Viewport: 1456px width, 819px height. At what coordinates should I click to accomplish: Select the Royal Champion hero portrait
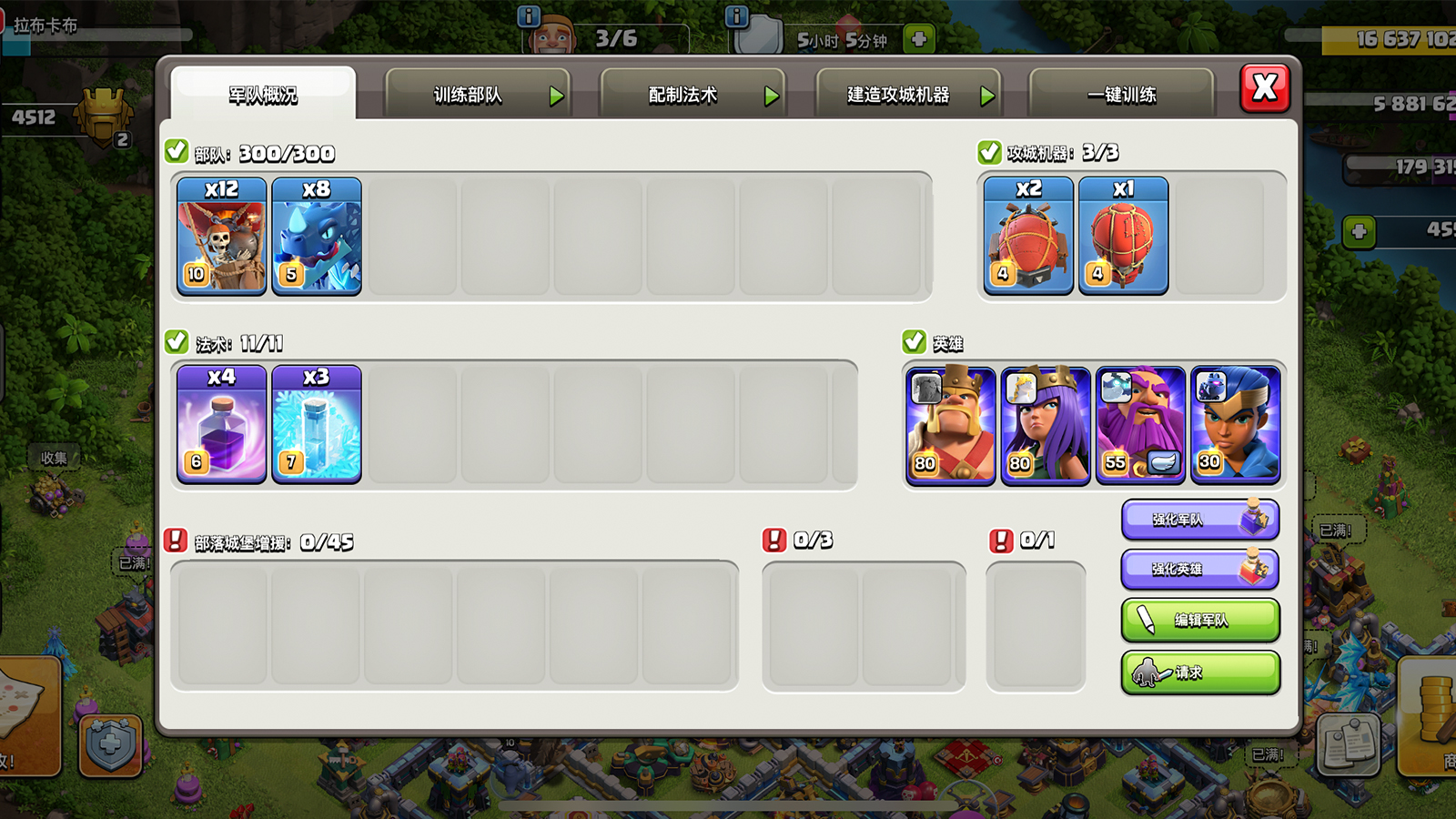1235,425
